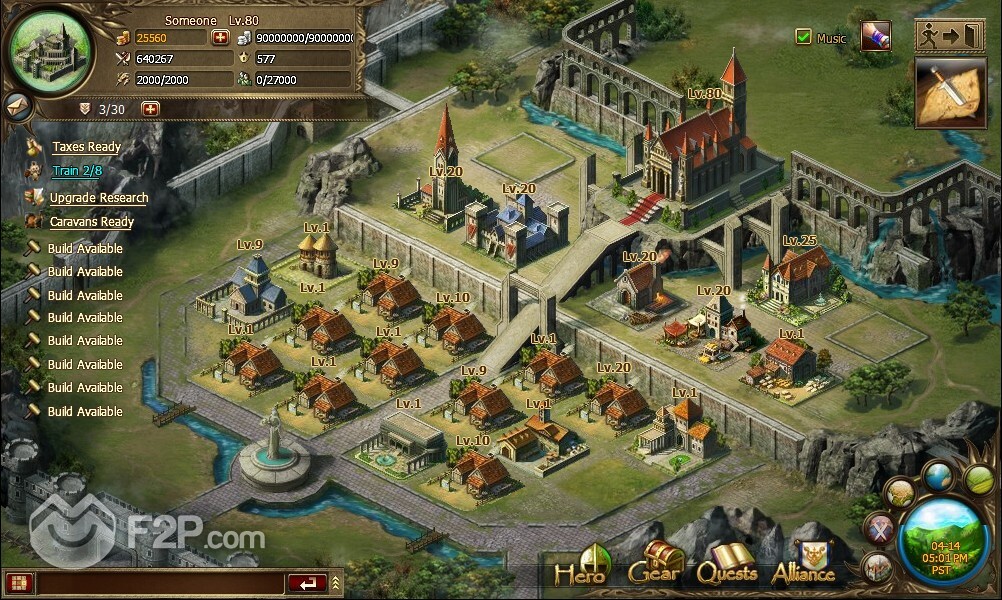This screenshot has width=1002, height=600.
Task: Open the mail envelope icon
Action: click(17, 104)
